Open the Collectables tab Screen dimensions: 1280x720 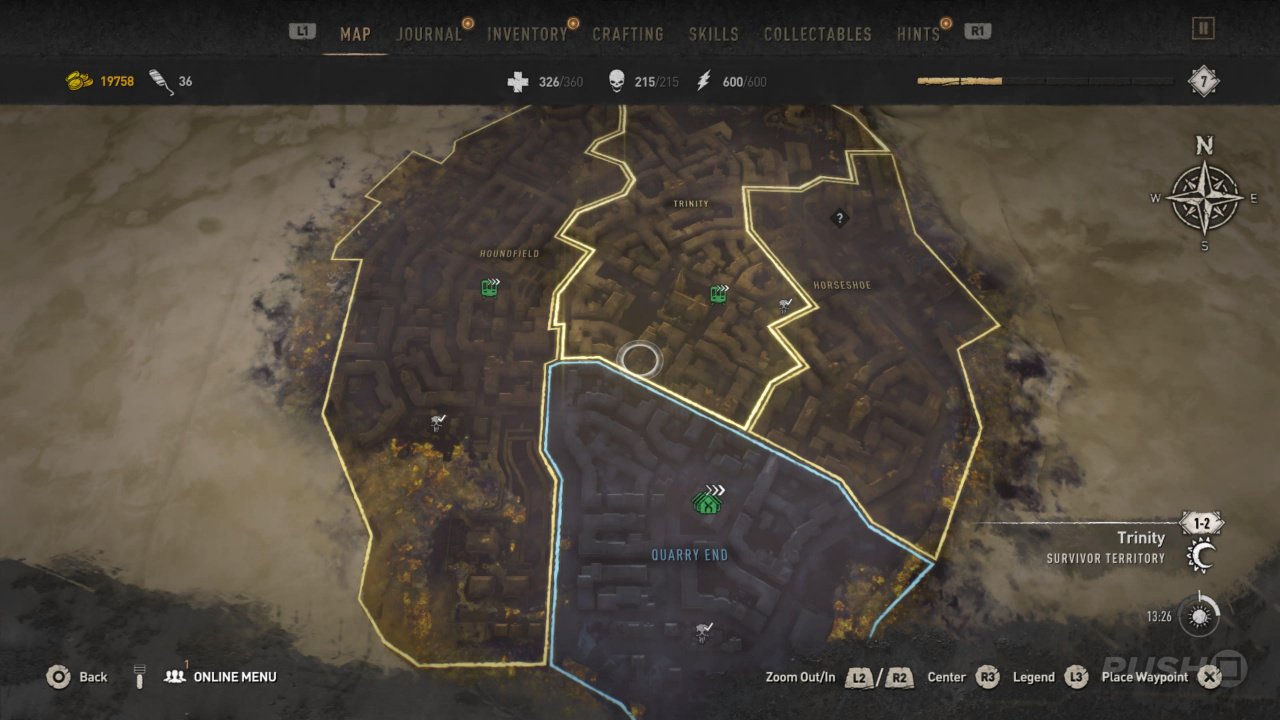point(818,34)
